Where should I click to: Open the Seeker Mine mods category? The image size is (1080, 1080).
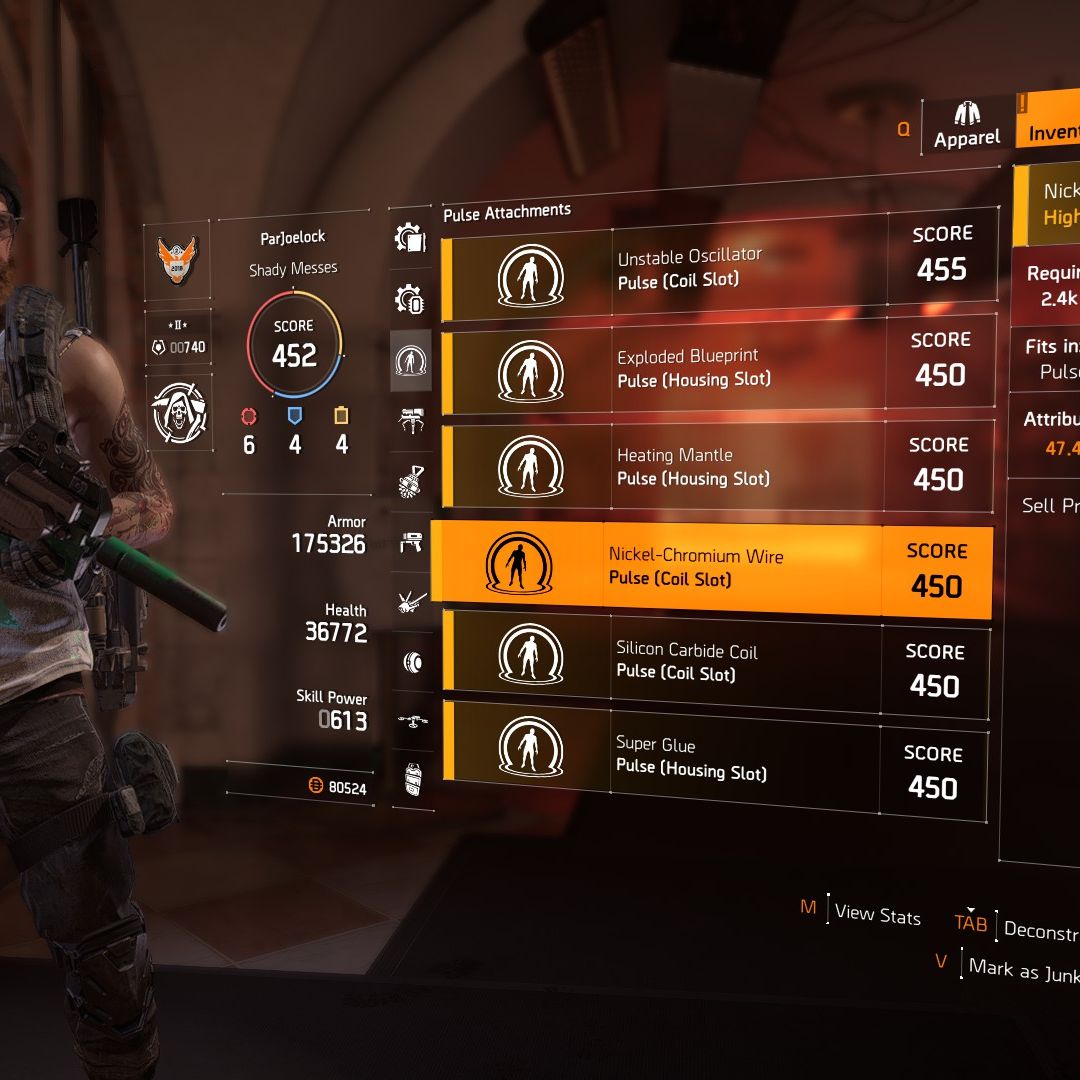click(411, 661)
